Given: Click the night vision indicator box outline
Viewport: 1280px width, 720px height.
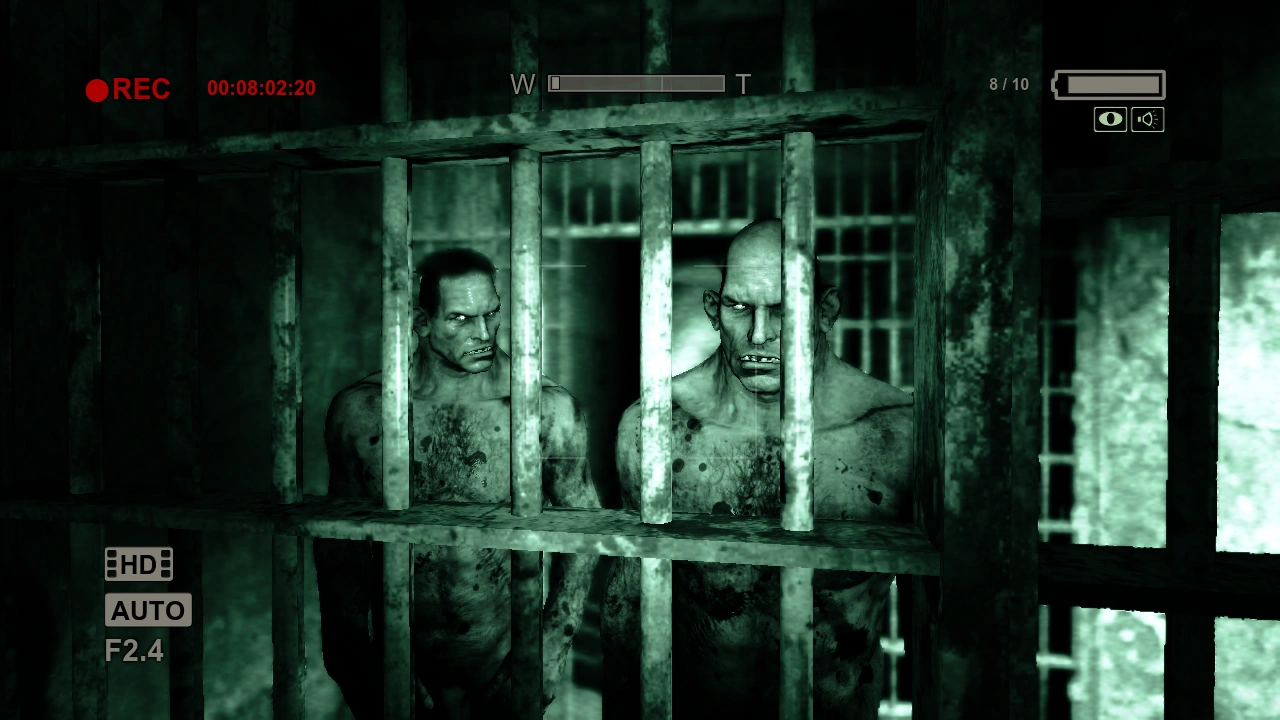Looking at the screenshot, I should click(1109, 118).
